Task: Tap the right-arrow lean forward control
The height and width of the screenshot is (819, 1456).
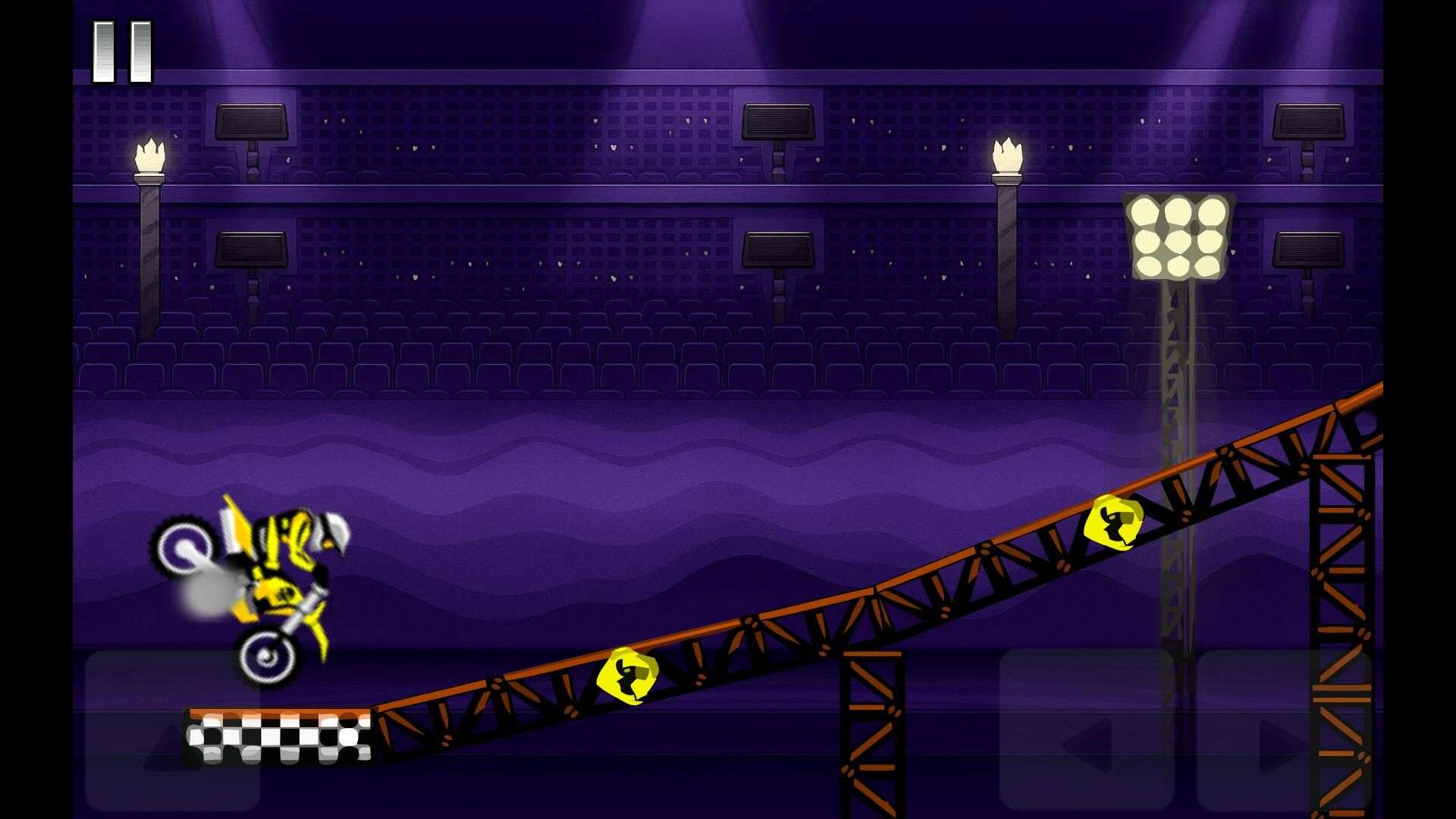Action: (1284, 731)
